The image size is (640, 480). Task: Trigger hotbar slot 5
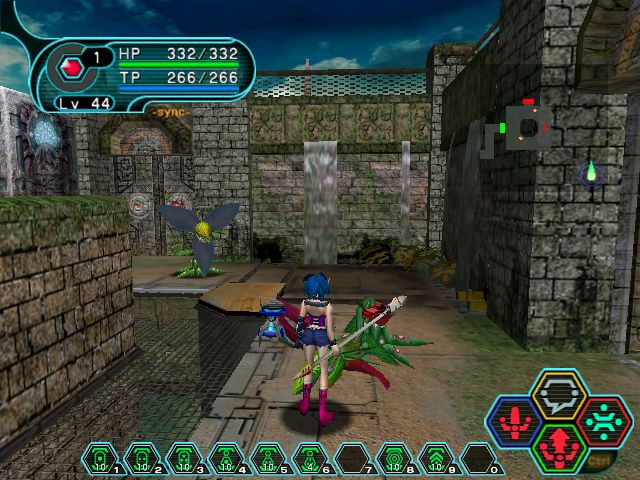[x=268, y=459]
